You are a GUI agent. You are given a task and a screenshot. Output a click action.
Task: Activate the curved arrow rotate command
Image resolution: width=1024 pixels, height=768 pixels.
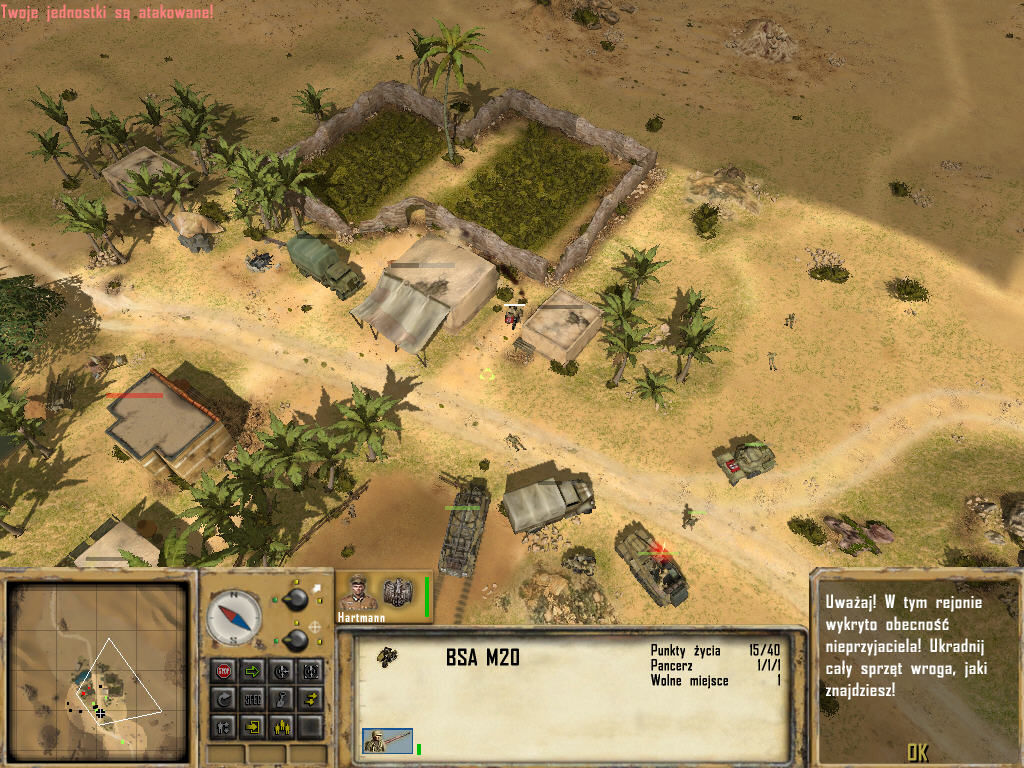click(223, 698)
